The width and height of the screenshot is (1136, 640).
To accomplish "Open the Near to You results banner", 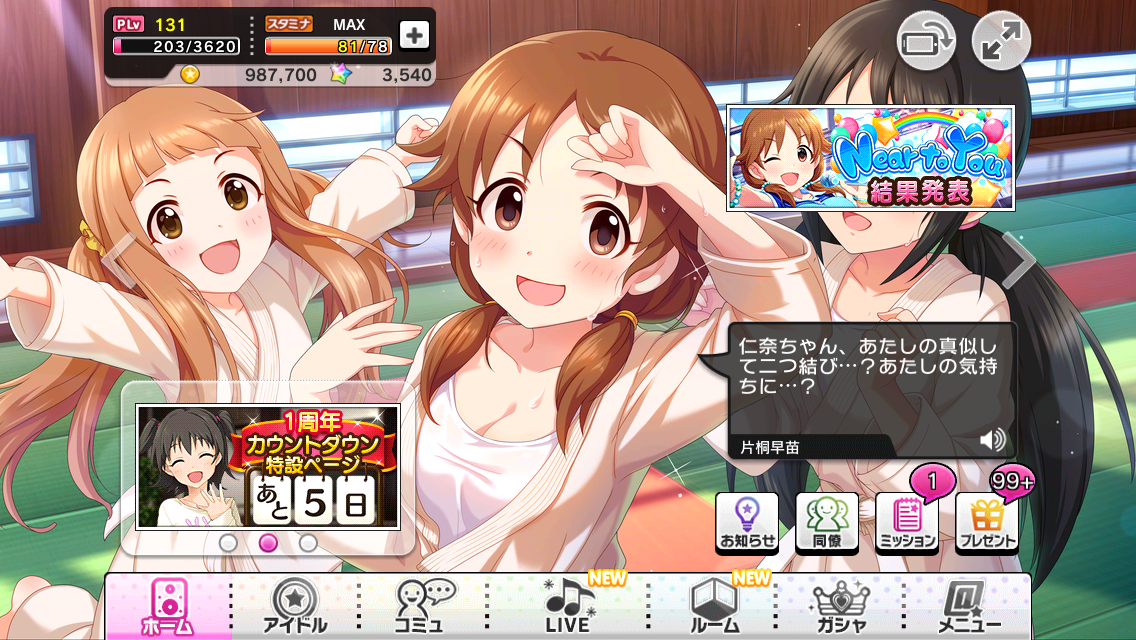I will tap(870, 158).
